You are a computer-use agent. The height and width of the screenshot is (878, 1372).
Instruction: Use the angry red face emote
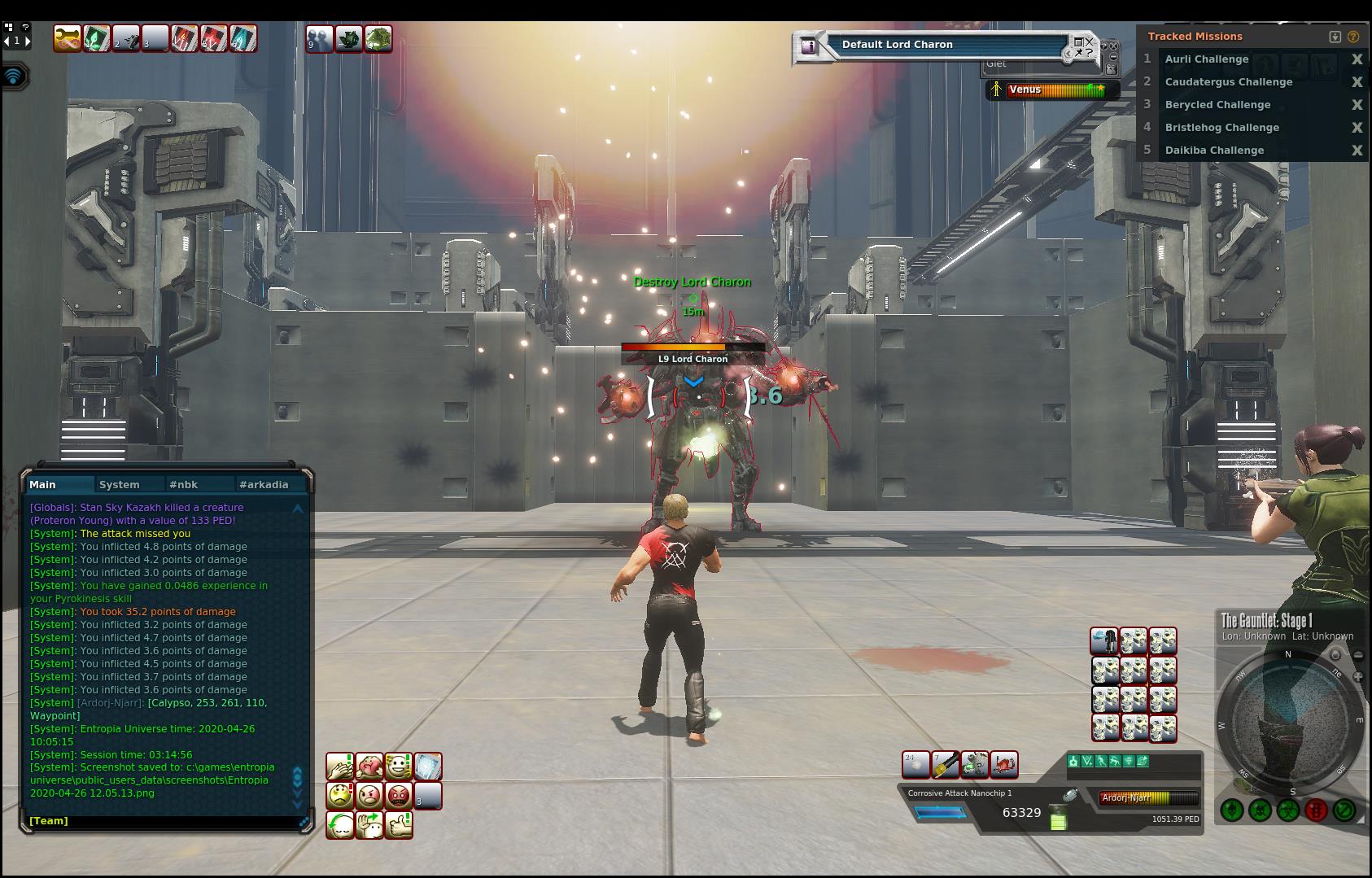(398, 796)
